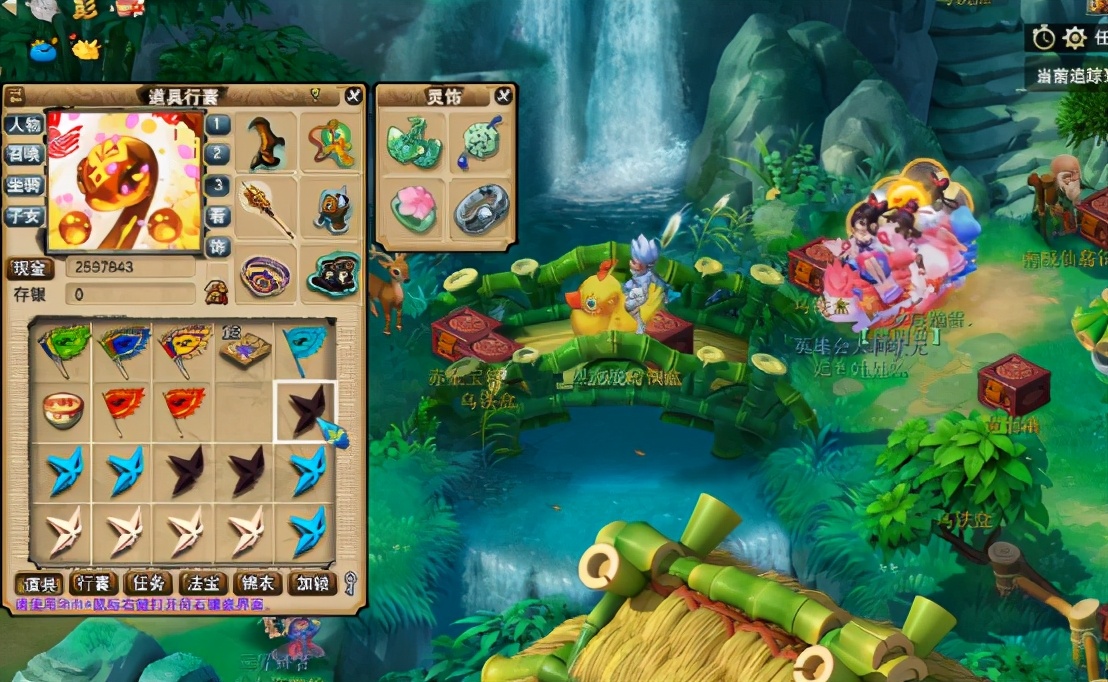Click the 加锁 lock button
Screen dimensions: 1108x682
[x=311, y=584]
